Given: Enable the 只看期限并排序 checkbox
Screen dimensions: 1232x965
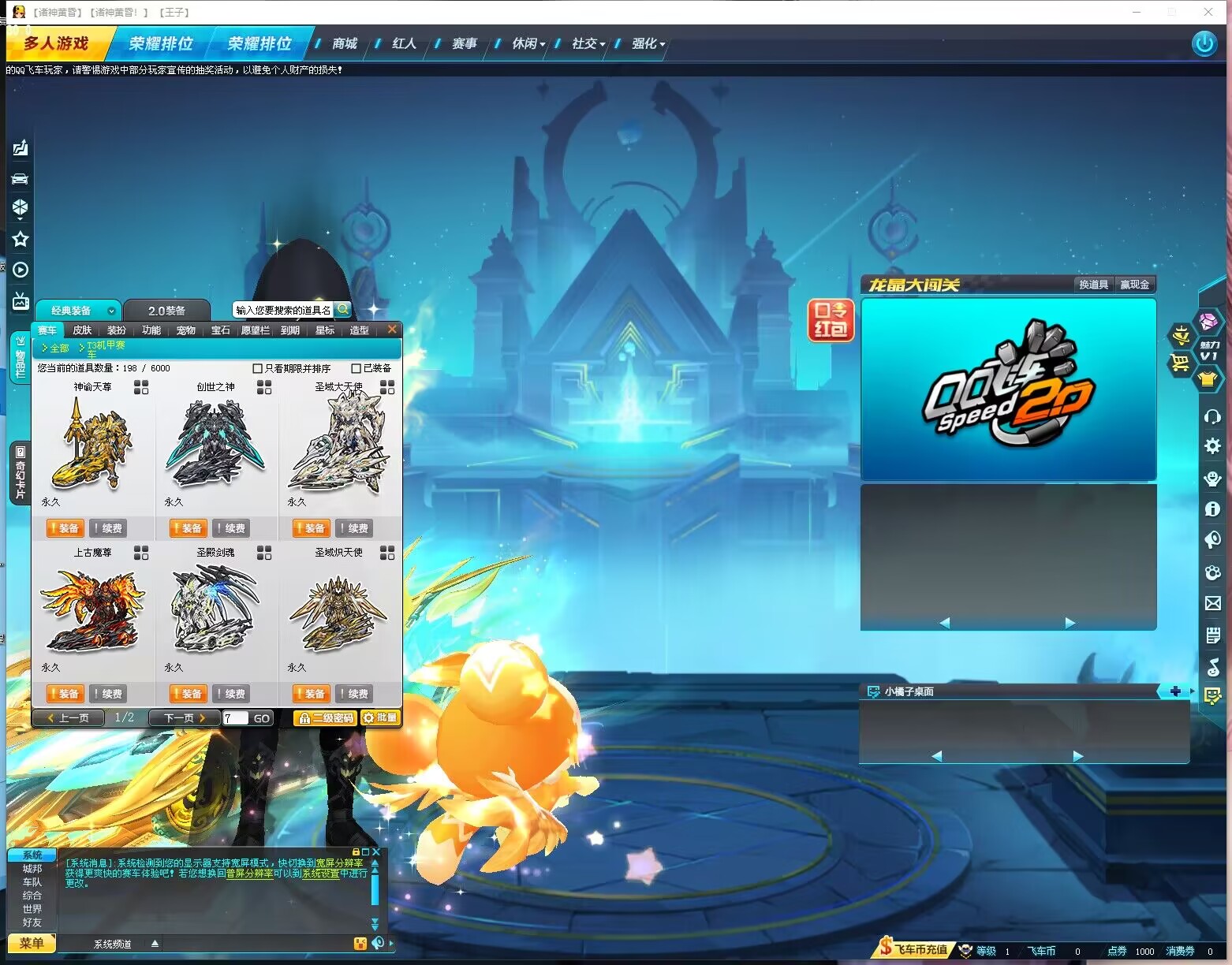Looking at the screenshot, I should click(257, 368).
